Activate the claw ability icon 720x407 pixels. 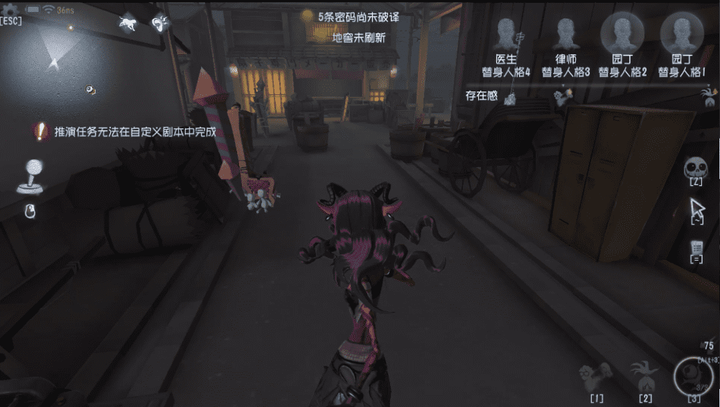[x=645, y=376]
